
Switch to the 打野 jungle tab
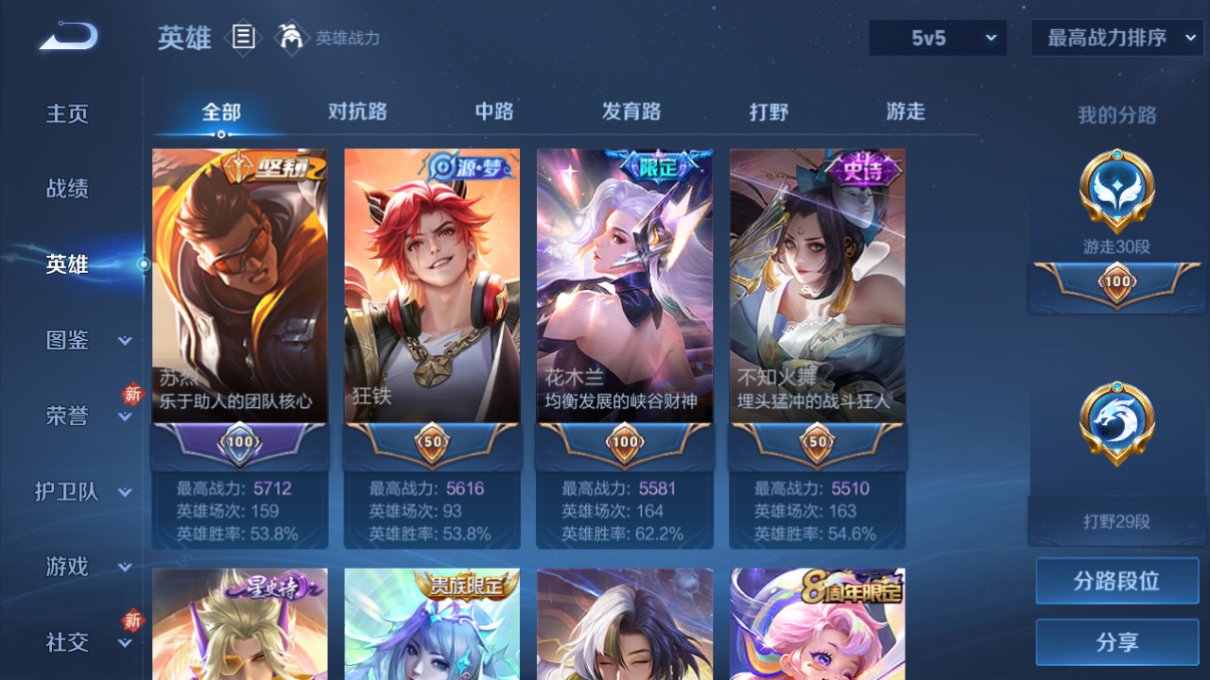click(x=769, y=112)
